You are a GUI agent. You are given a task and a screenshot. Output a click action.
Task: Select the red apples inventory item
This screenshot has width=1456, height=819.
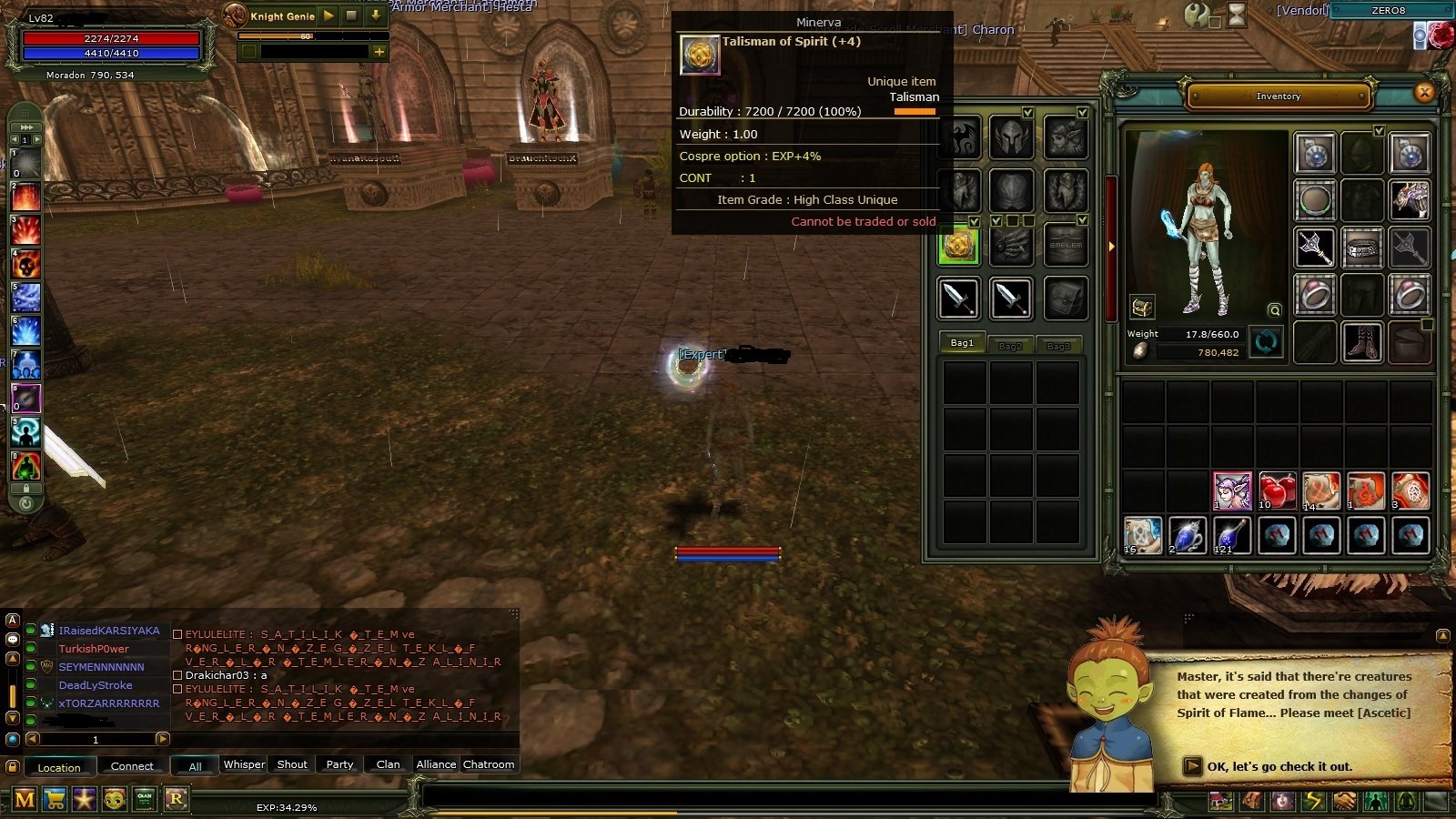click(x=1277, y=491)
